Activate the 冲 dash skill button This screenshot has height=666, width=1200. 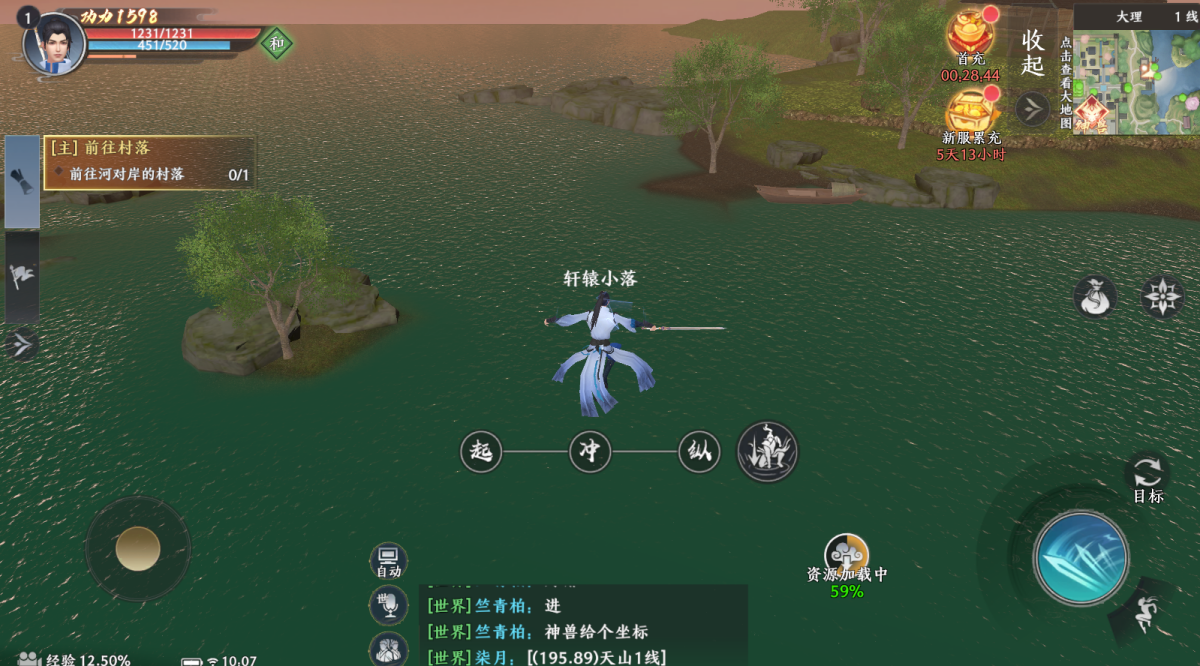tap(590, 452)
